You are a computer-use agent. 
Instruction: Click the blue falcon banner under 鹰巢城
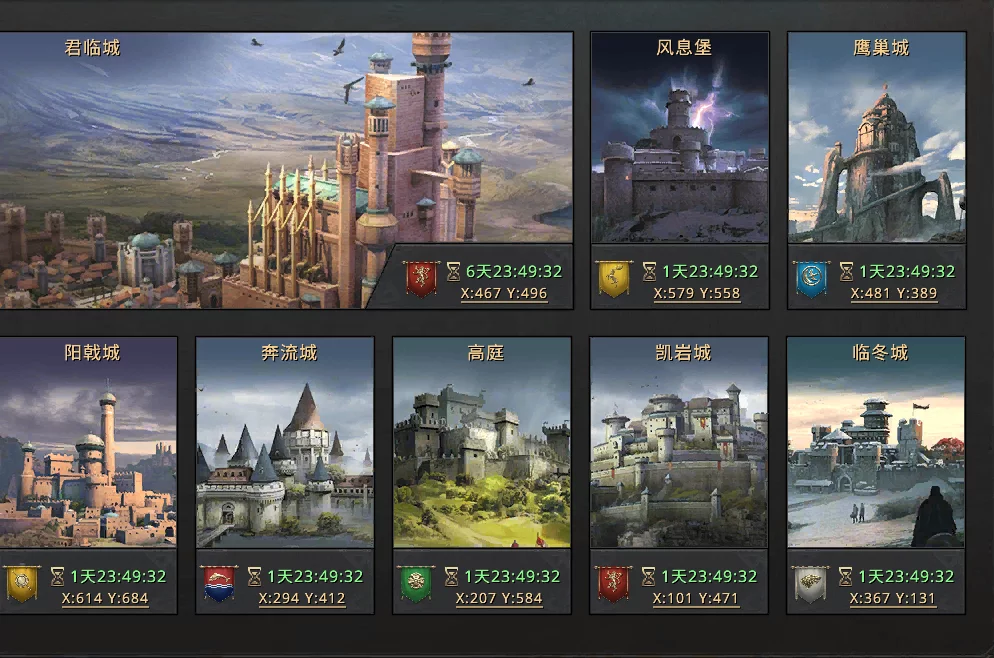(811, 278)
